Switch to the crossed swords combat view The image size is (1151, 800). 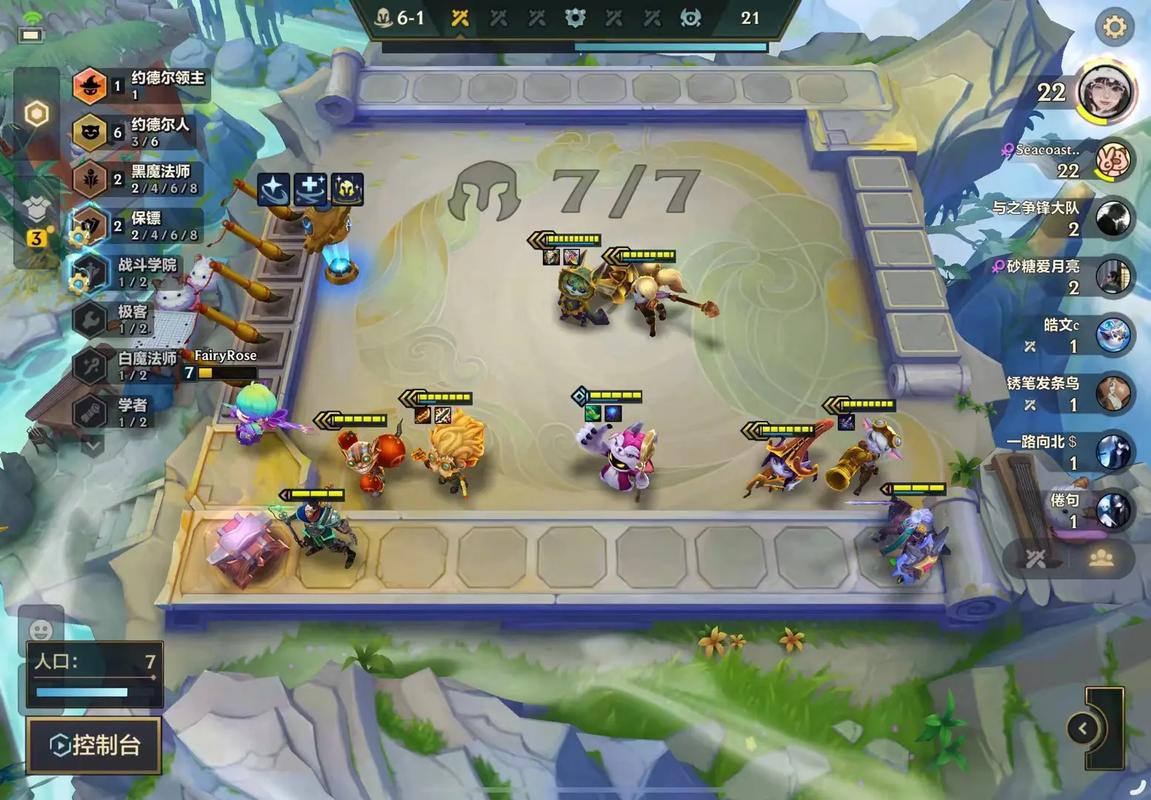(x=1036, y=559)
